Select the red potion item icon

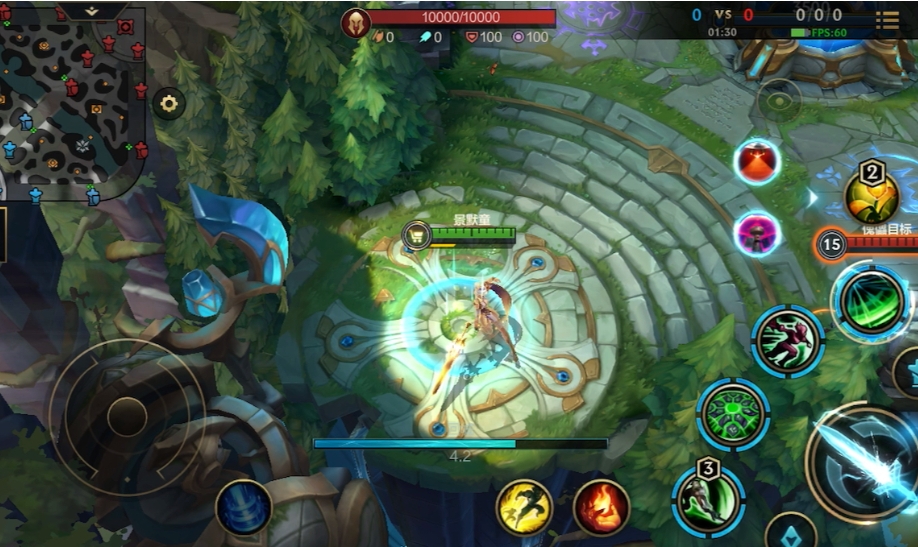(x=757, y=161)
